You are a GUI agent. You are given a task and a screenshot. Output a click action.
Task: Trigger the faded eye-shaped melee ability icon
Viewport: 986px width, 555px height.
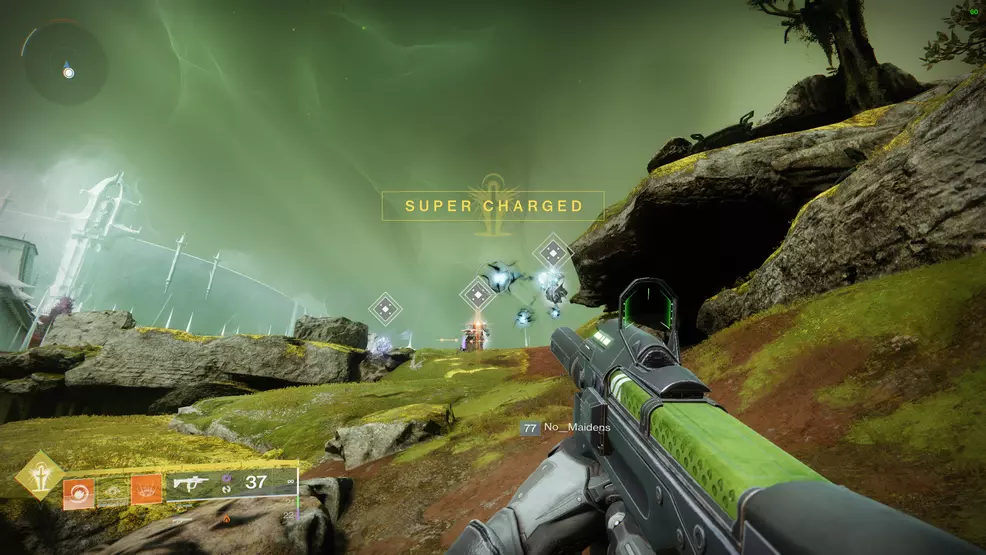point(111,490)
